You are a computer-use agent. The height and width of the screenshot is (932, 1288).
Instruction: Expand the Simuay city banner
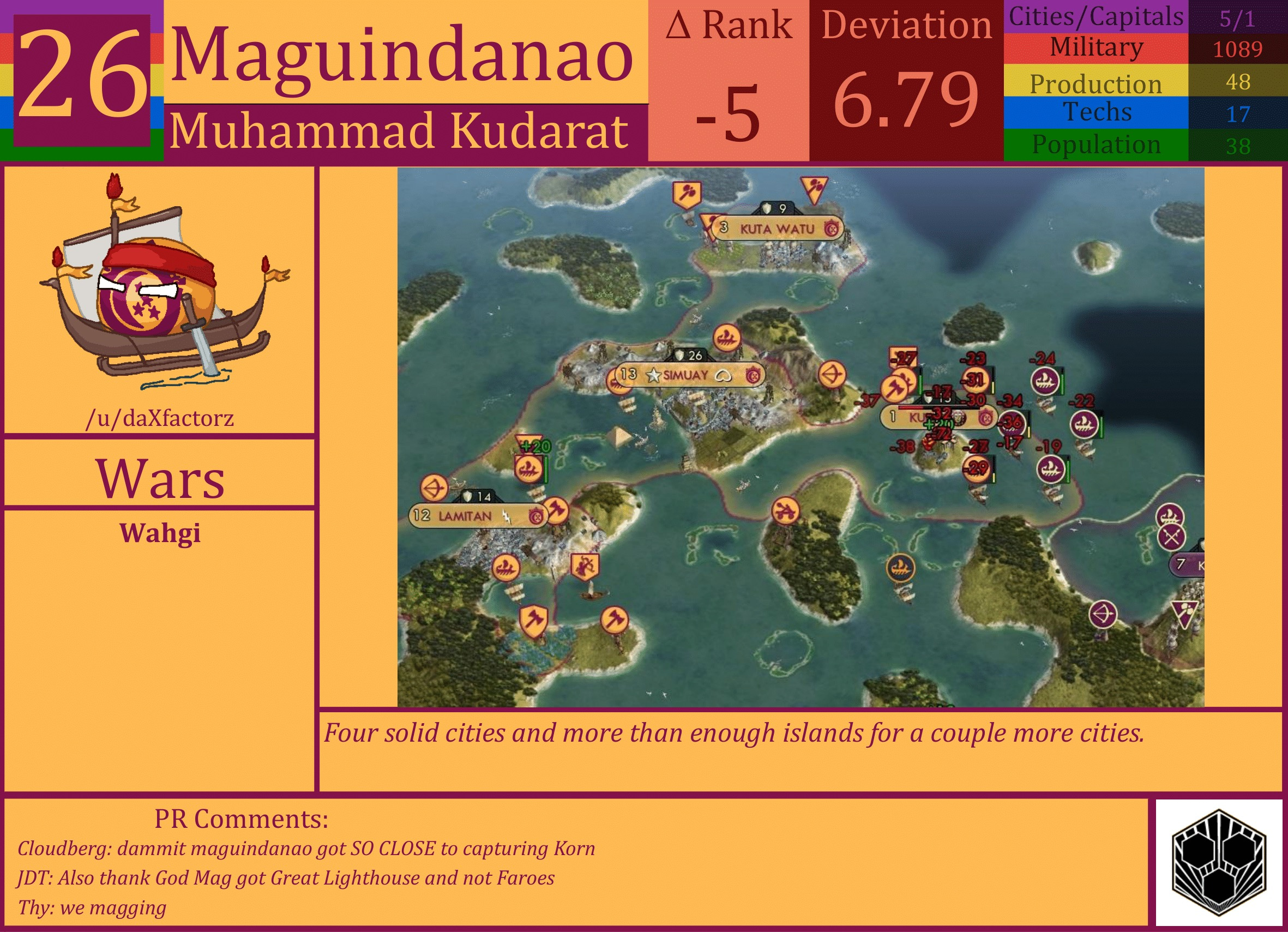tap(682, 376)
